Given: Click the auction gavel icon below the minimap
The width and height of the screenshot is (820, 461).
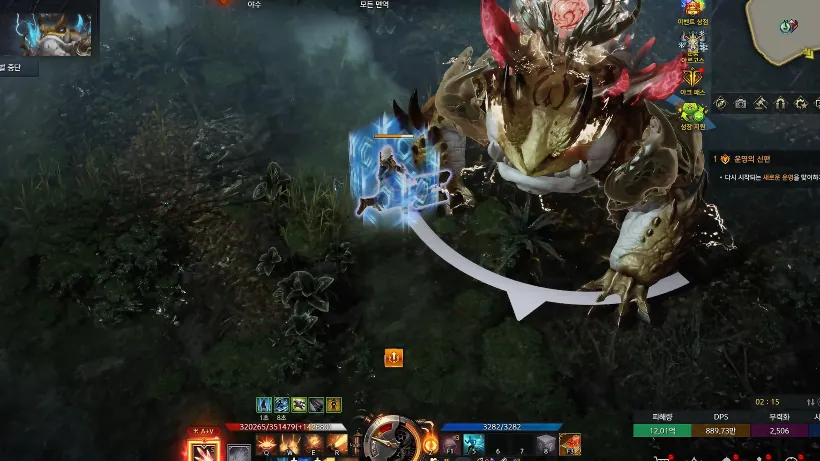Looking at the screenshot, I should tap(760, 103).
